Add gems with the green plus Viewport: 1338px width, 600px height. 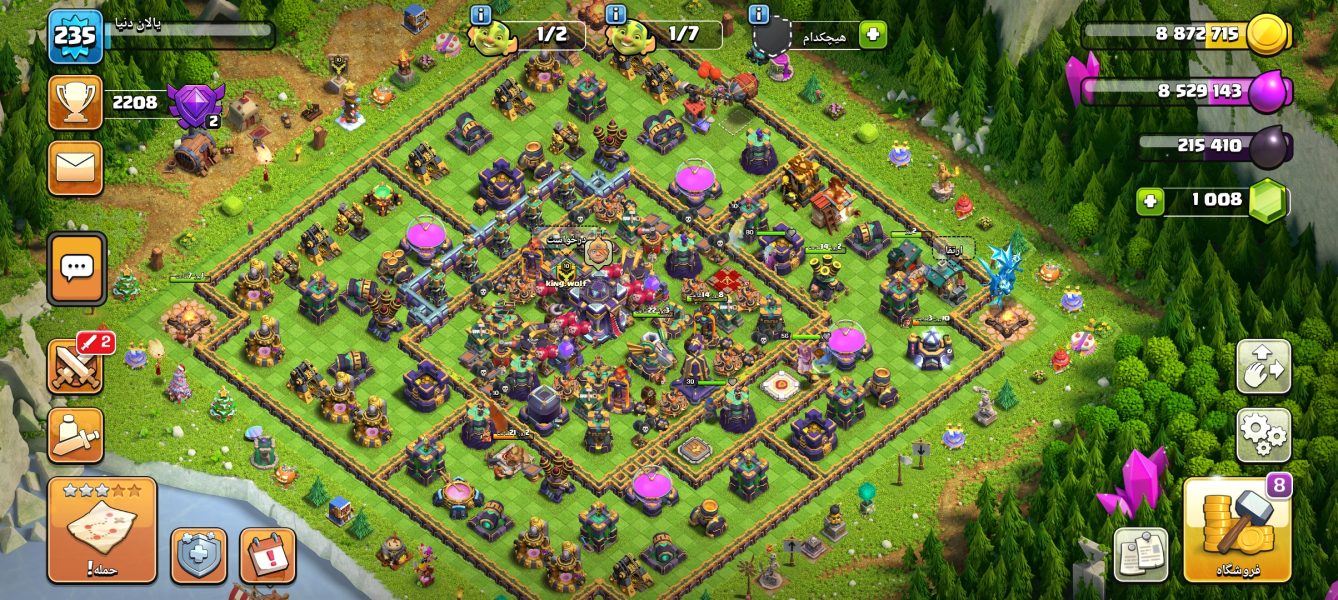click(x=1150, y=201)
